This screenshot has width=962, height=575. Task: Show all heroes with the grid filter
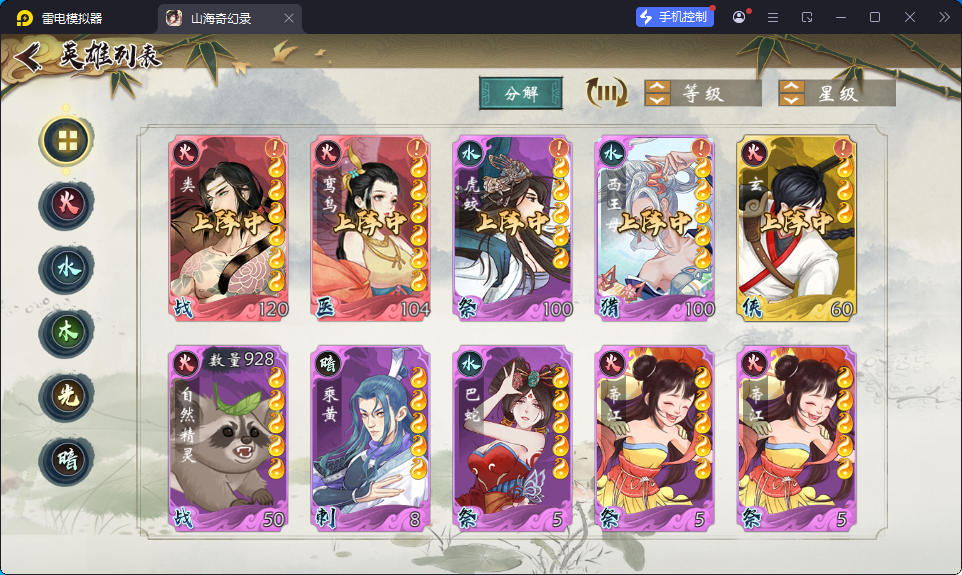pyautogui.click(x=67, y=141)
